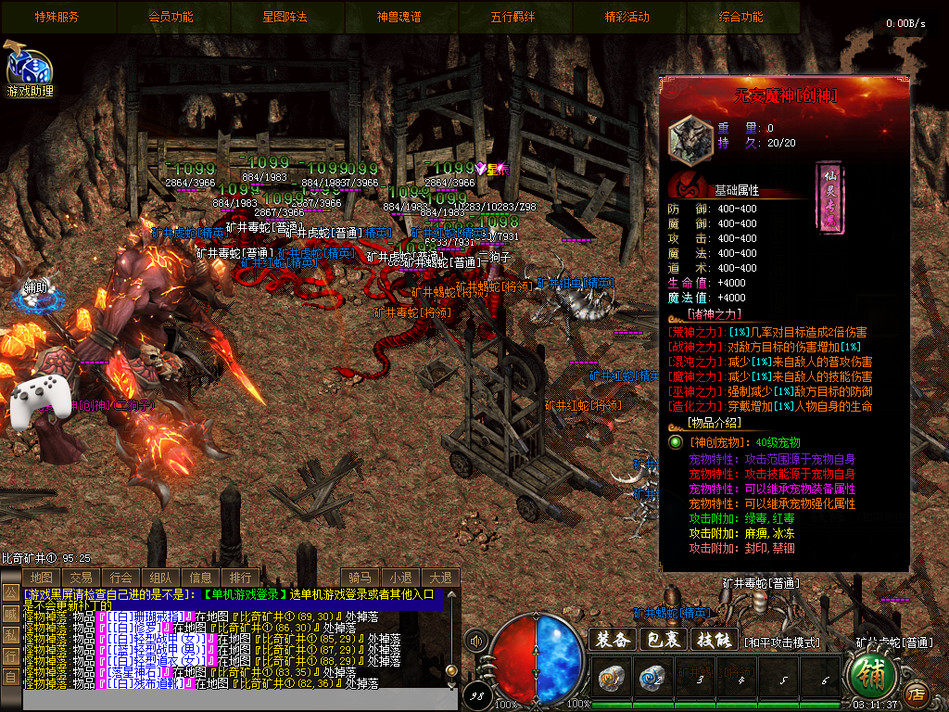The height and width of the screenshot is (712, 949).
Task: Open the 特殊服务 top menu
Action: click(x=57, y=17)
